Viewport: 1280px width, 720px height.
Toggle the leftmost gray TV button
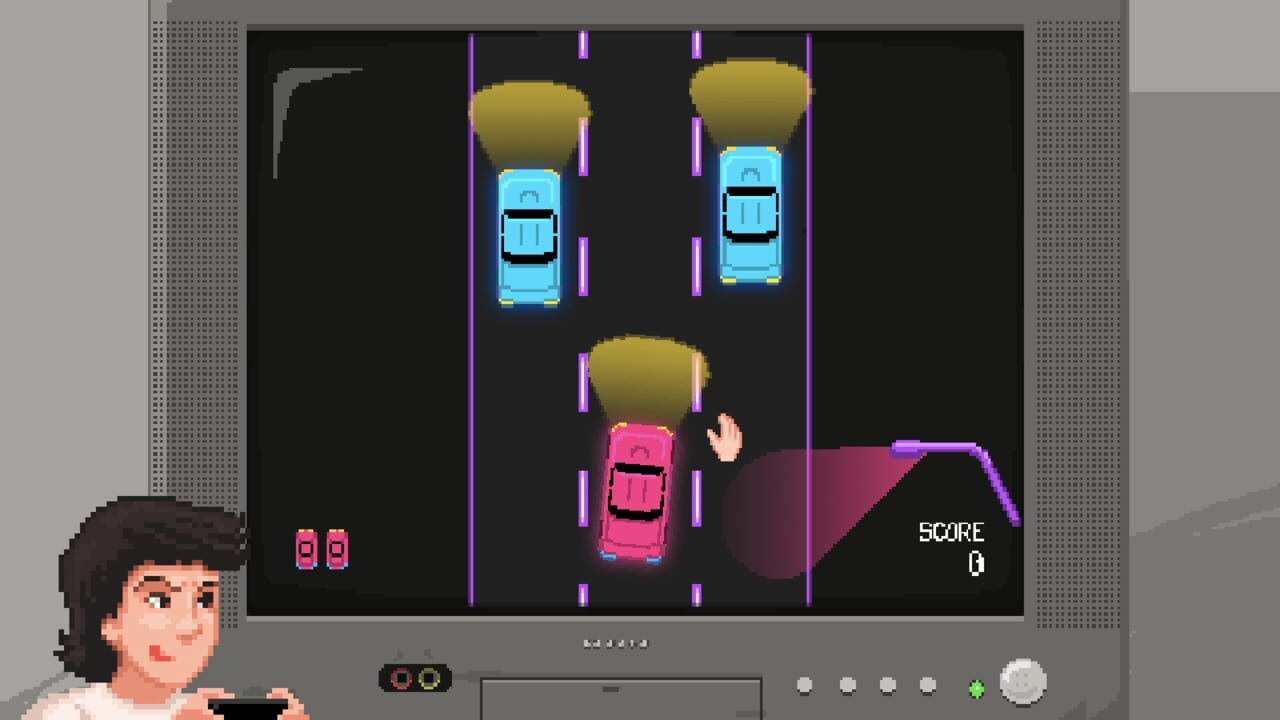pos(804,684)
